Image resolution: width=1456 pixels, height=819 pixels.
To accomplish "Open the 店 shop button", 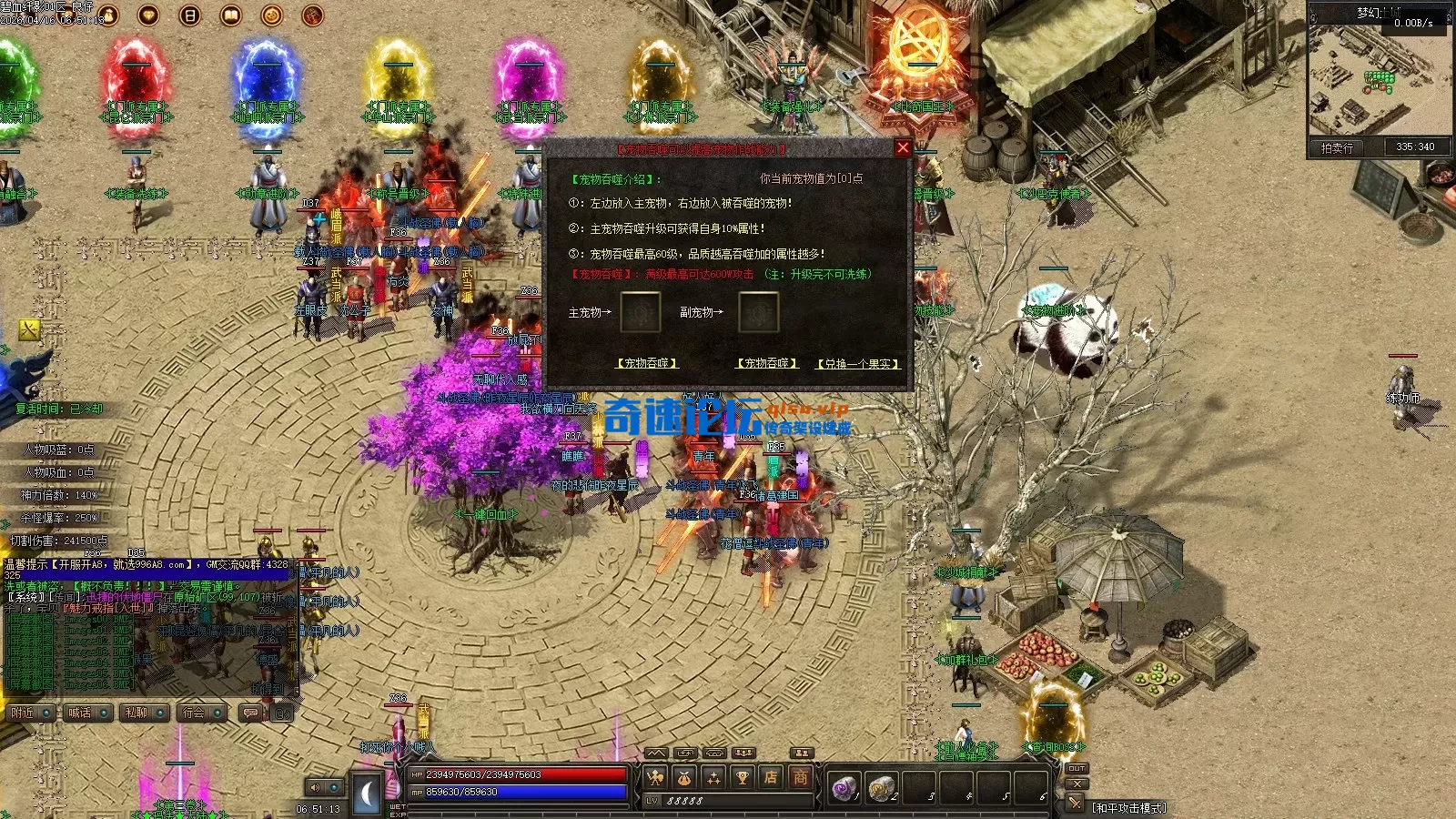I will pyautogui.click(x=771, y=777).
